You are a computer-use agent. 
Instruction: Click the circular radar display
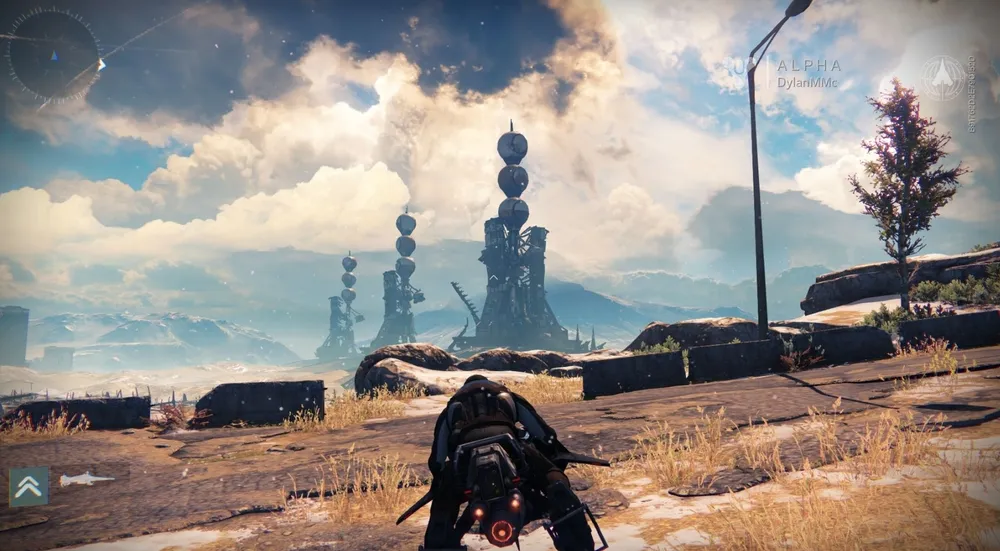[53, 54]
